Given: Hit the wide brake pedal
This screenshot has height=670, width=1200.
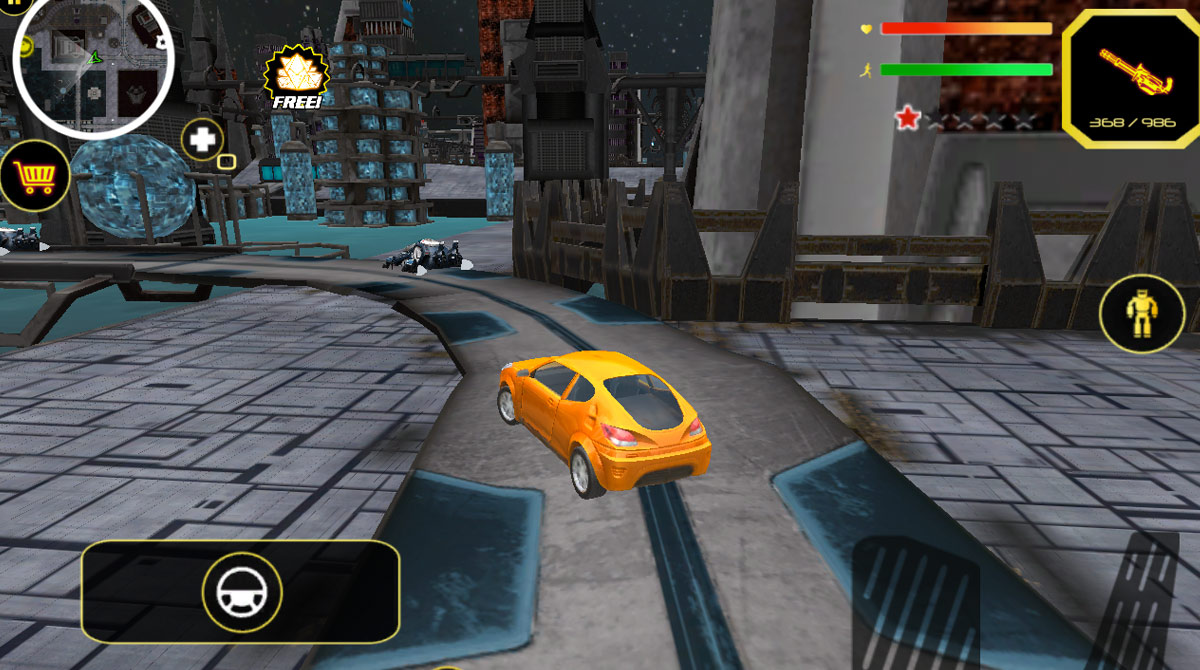Looking at the screenshot, I should [915, 605].
